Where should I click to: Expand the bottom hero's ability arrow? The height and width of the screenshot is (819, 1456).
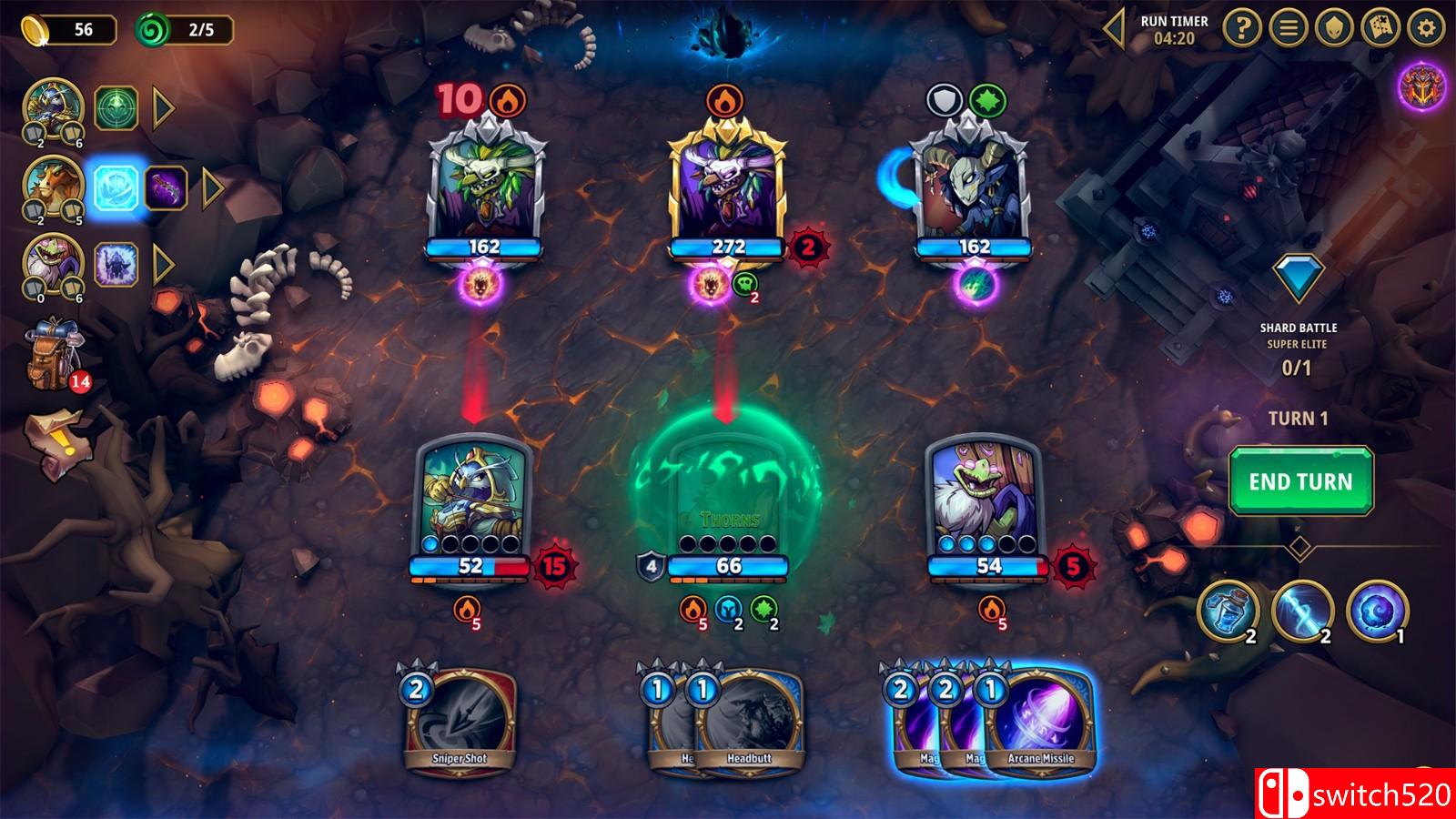click(161, 264)
